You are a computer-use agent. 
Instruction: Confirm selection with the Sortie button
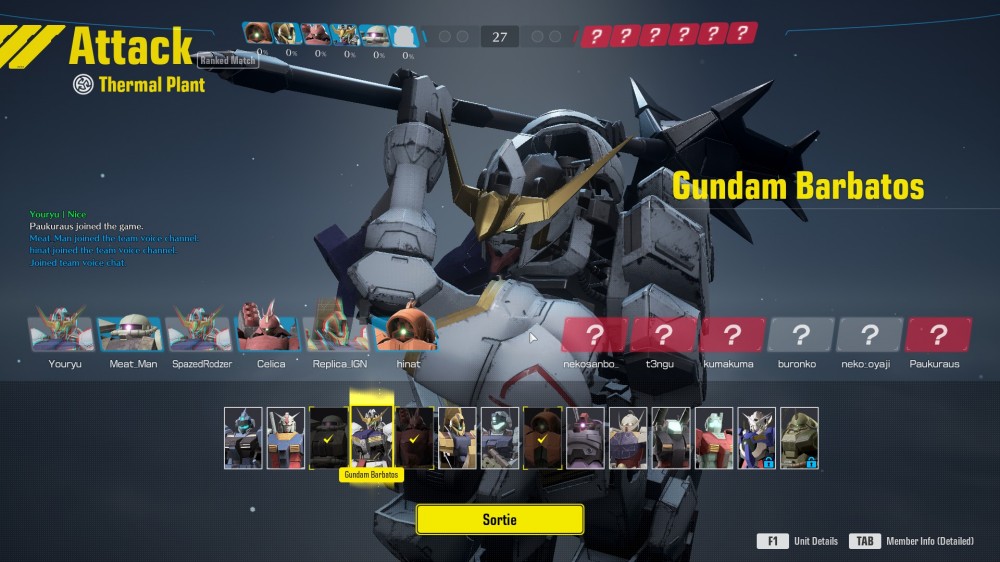click(x=499, y=519)
